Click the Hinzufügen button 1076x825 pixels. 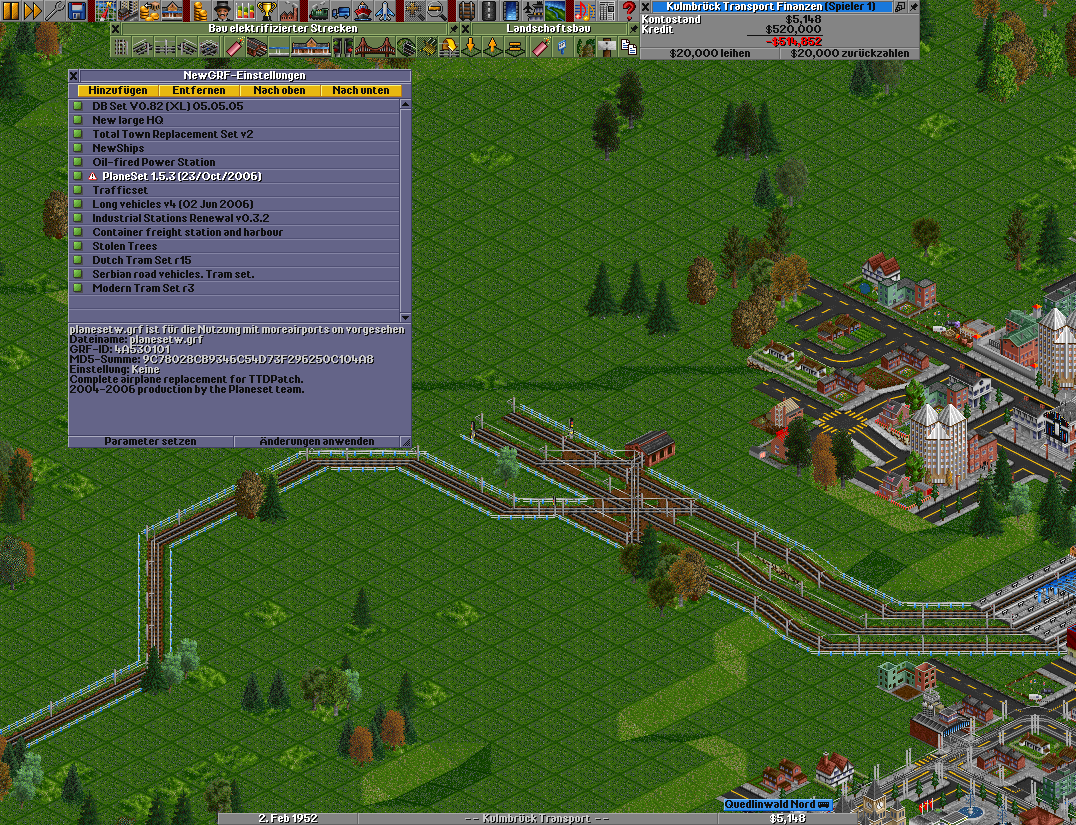(118, 91)
